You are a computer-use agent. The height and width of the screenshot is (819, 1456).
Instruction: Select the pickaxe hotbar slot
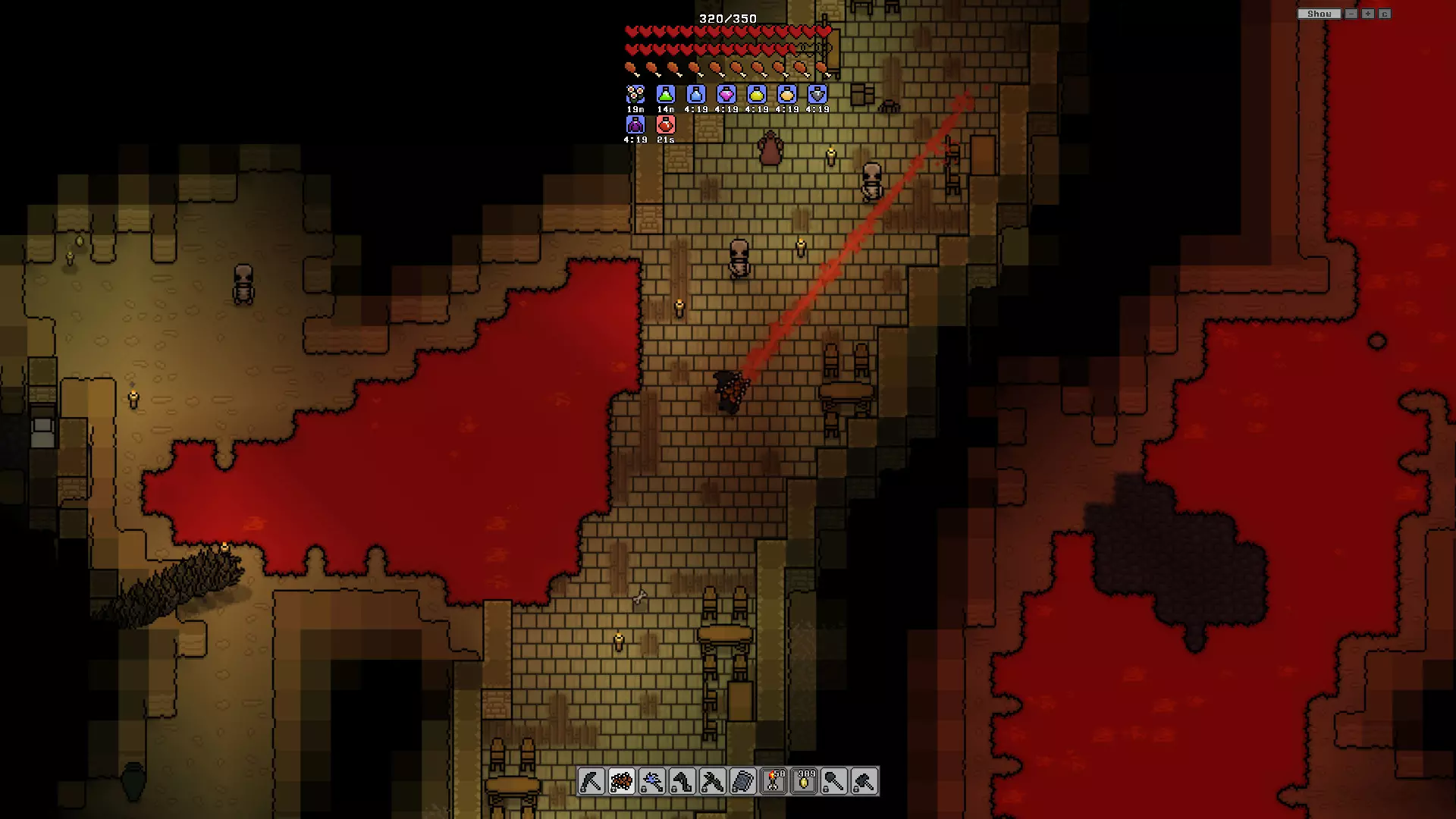(x=591, y=780)
